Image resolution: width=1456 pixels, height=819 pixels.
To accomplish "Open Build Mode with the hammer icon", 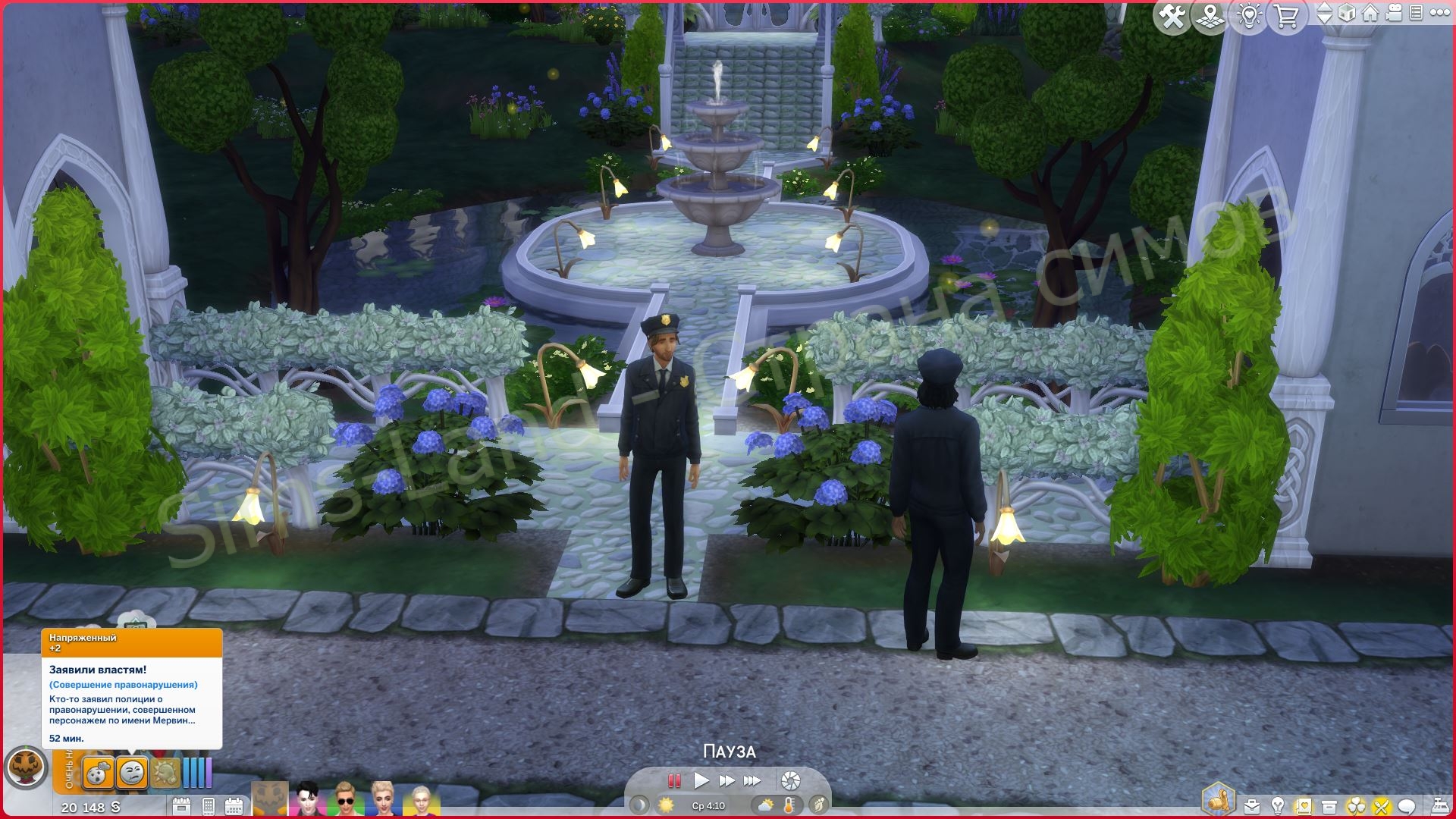I will [x=1173, y=16].
